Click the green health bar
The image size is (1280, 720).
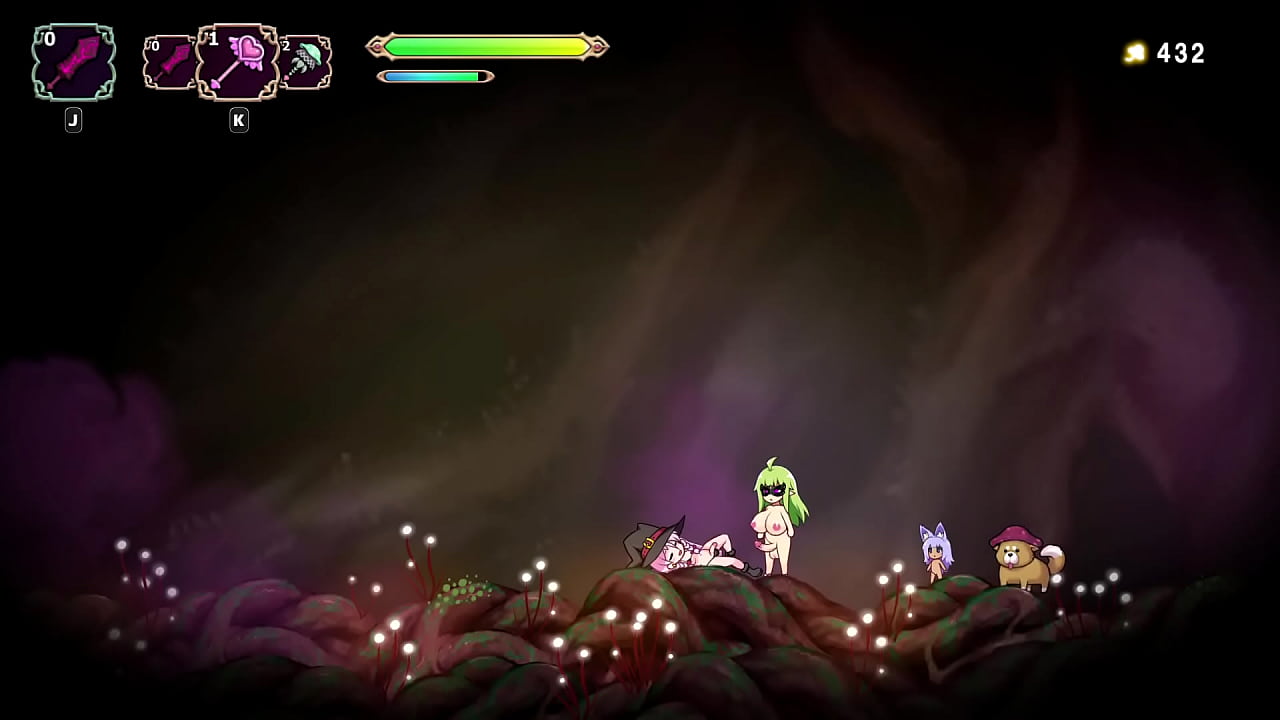click(x=487, y=45)
